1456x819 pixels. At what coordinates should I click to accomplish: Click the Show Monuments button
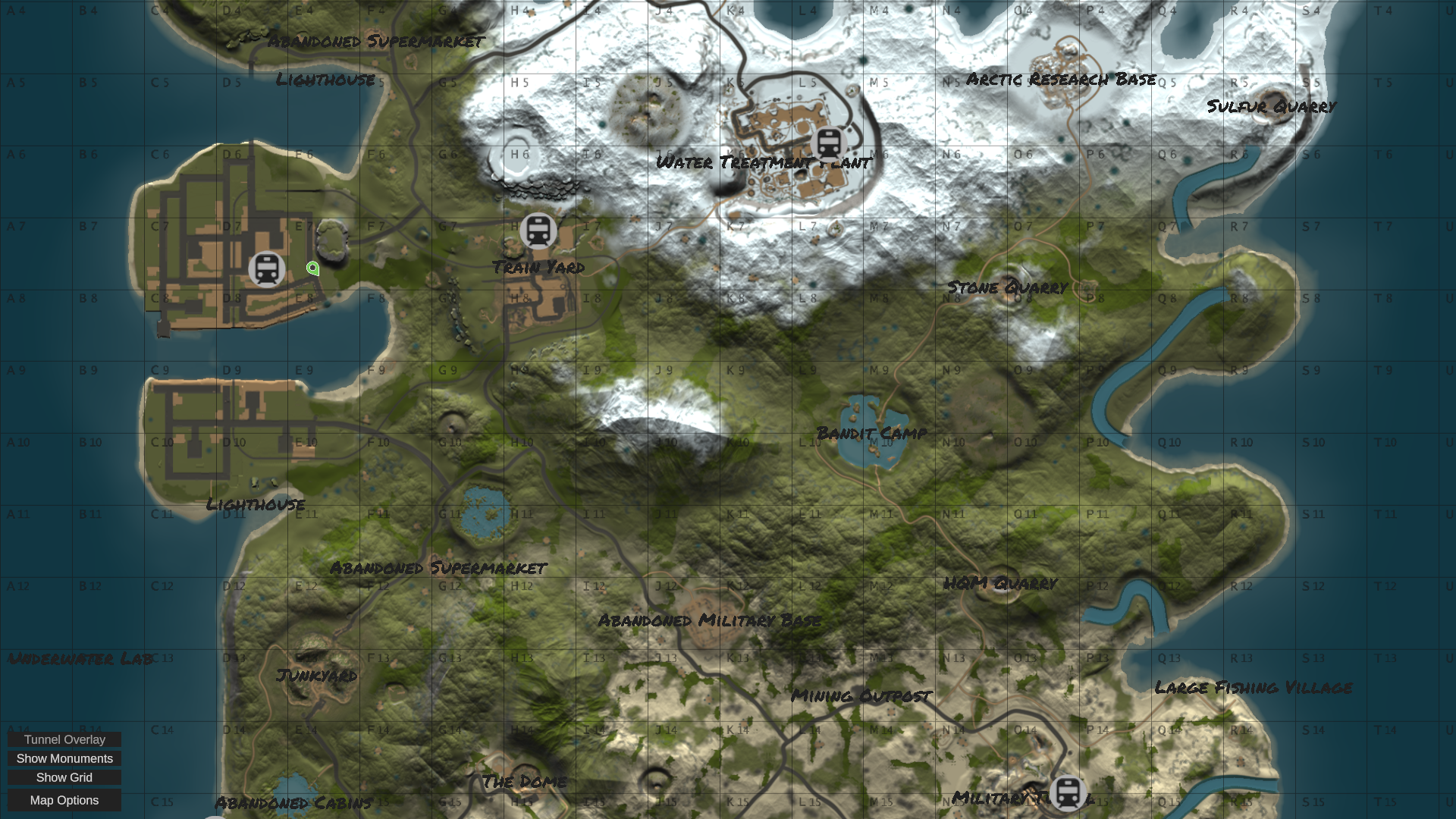tap(64, 758)
